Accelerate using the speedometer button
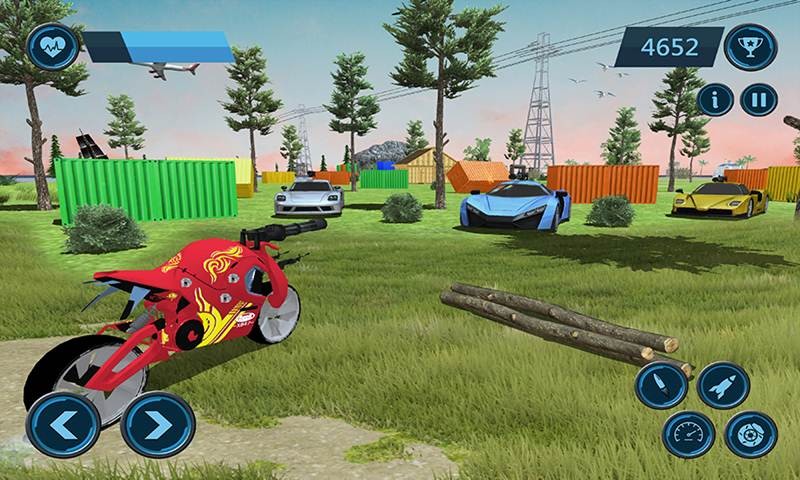 click(x=689, y=434)
